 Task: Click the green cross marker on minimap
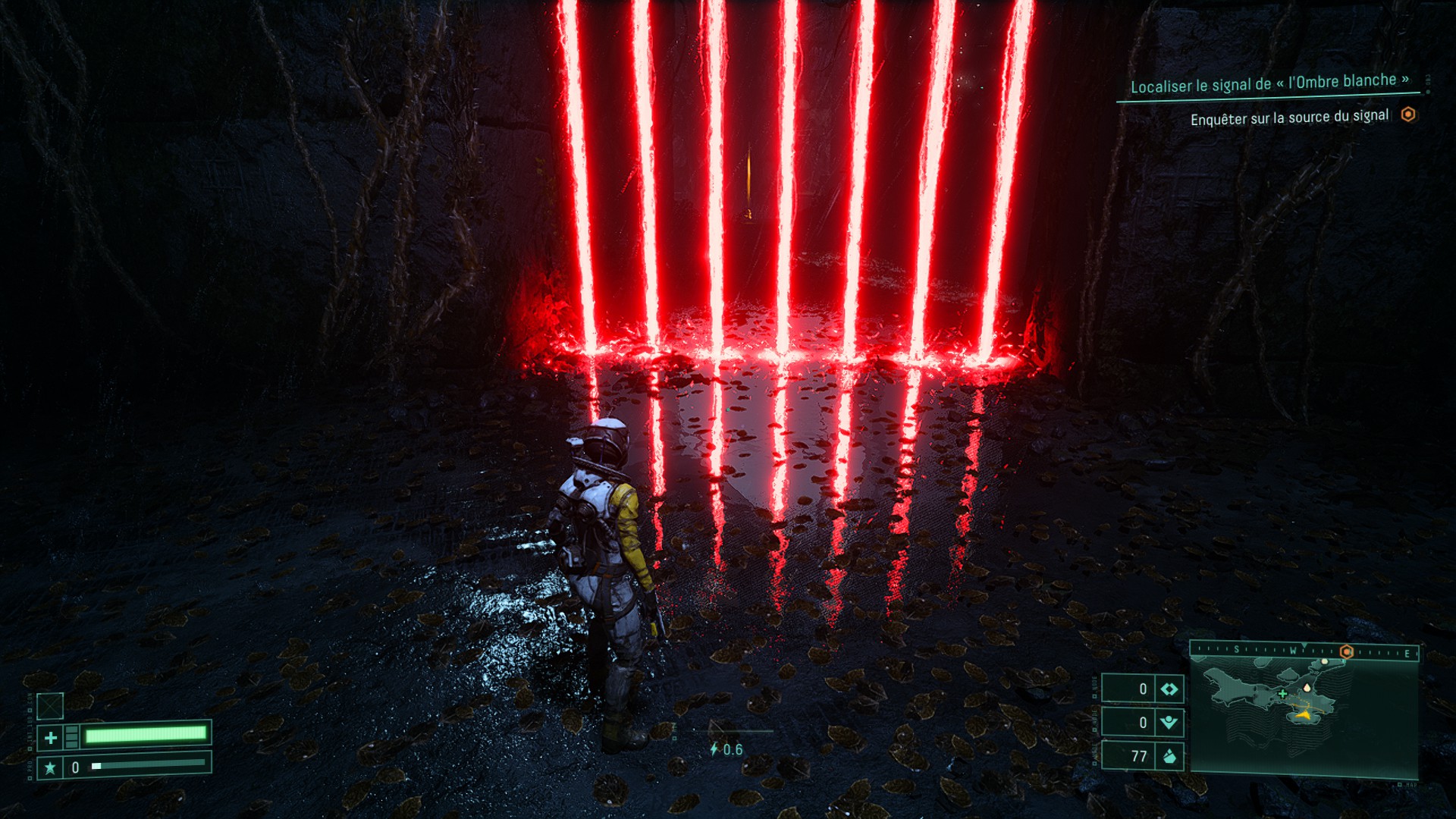[1282, 693]
